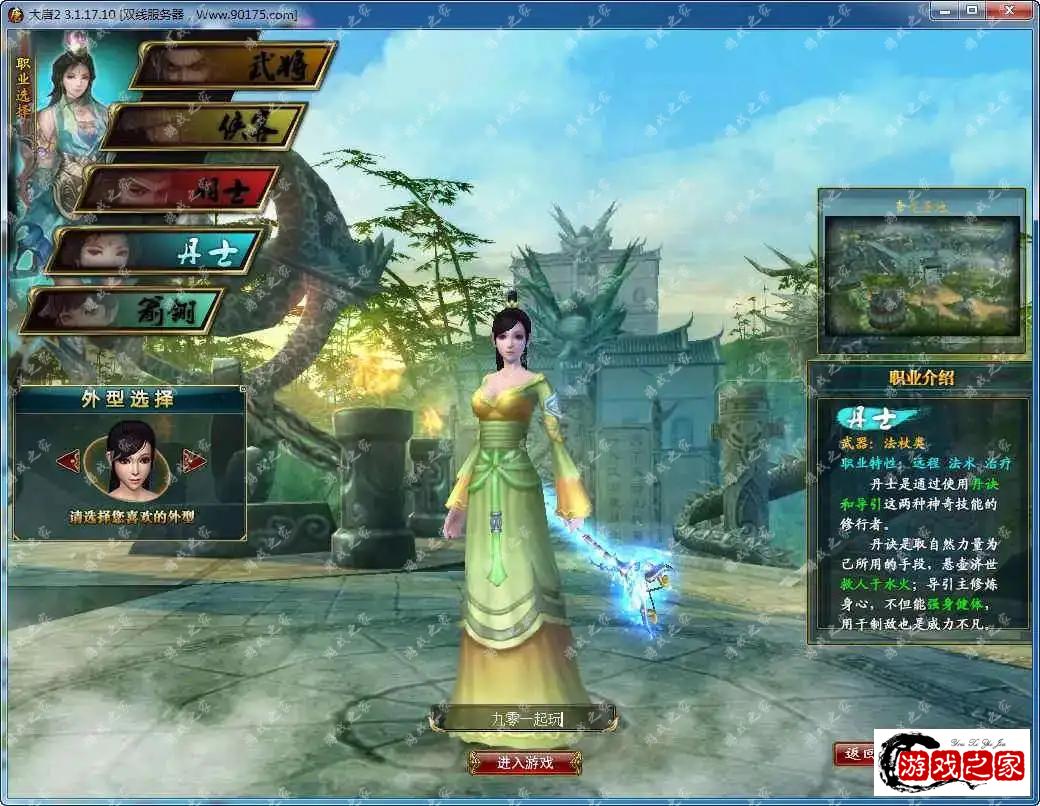Select the 武将 class
Image resolution: width=1040 pixels, height=806 pixels.
(234, 66)
